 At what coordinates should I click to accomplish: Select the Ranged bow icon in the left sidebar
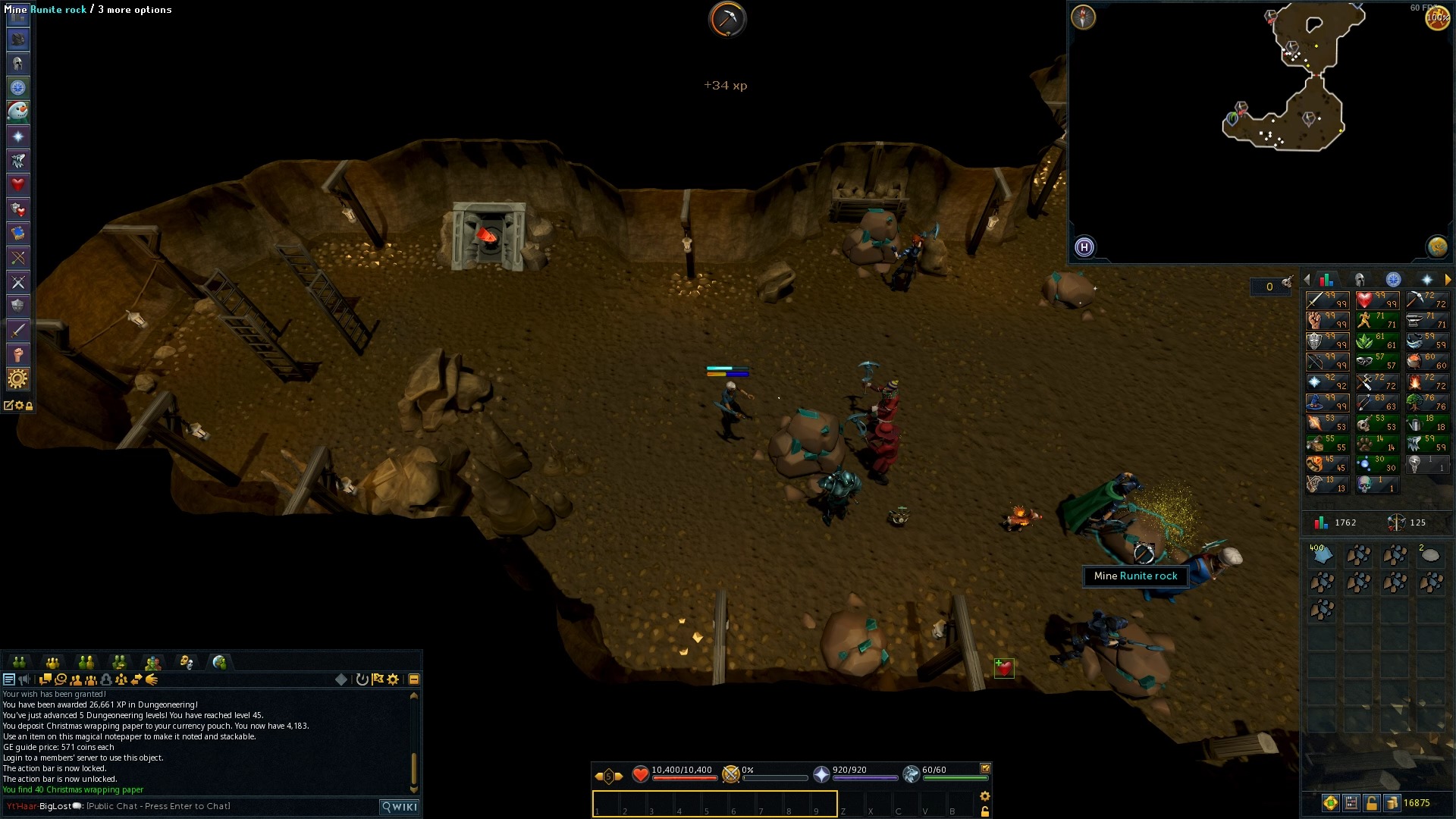tap(18, 258)
